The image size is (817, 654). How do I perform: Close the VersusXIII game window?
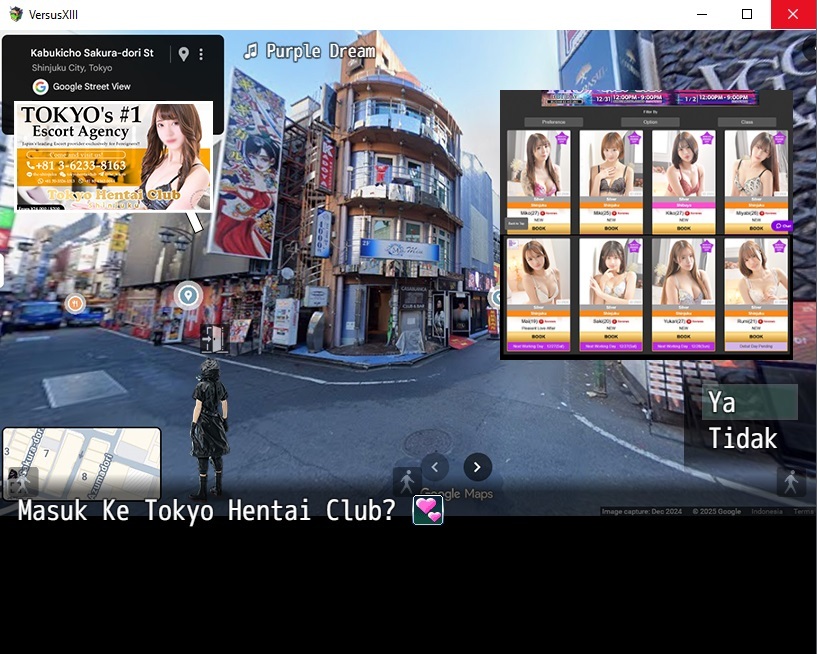point(793,14)
